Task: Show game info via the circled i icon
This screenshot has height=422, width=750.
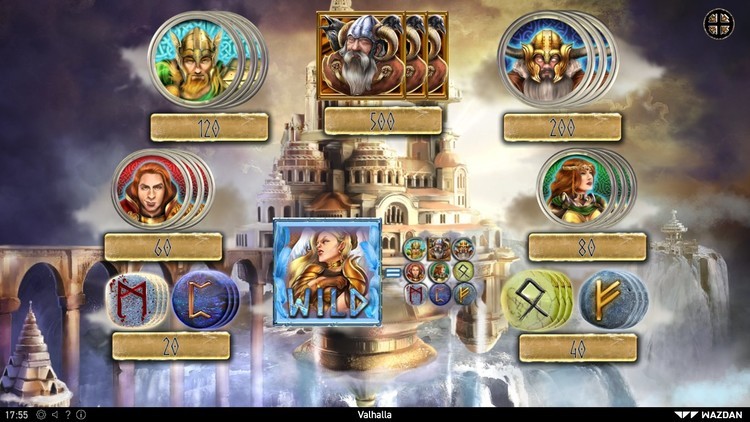Action: coord(80,414)
